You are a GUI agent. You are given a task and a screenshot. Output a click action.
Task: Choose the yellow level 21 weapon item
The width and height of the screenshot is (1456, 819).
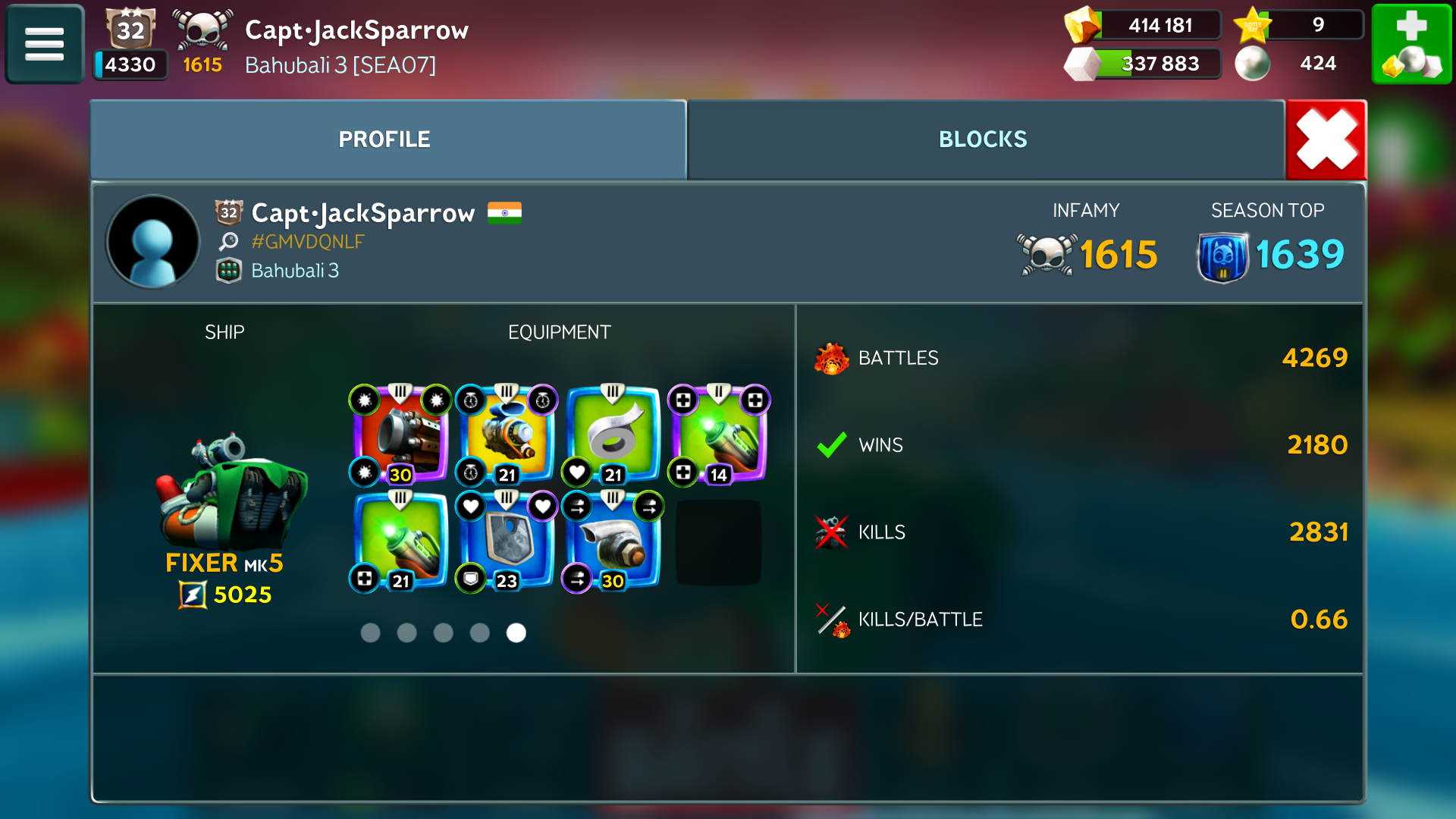pos(507,435)
